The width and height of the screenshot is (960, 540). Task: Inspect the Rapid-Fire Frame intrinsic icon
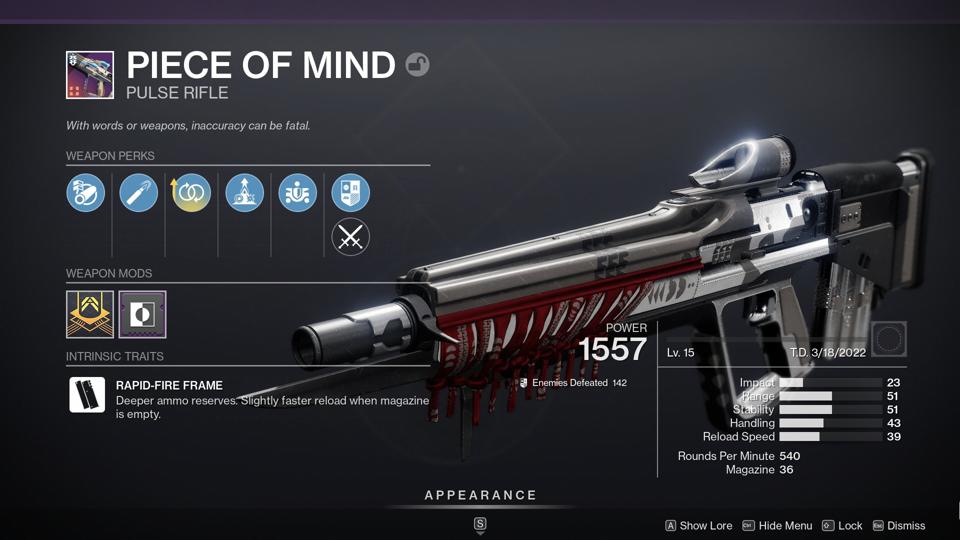[x=87, y=394]
